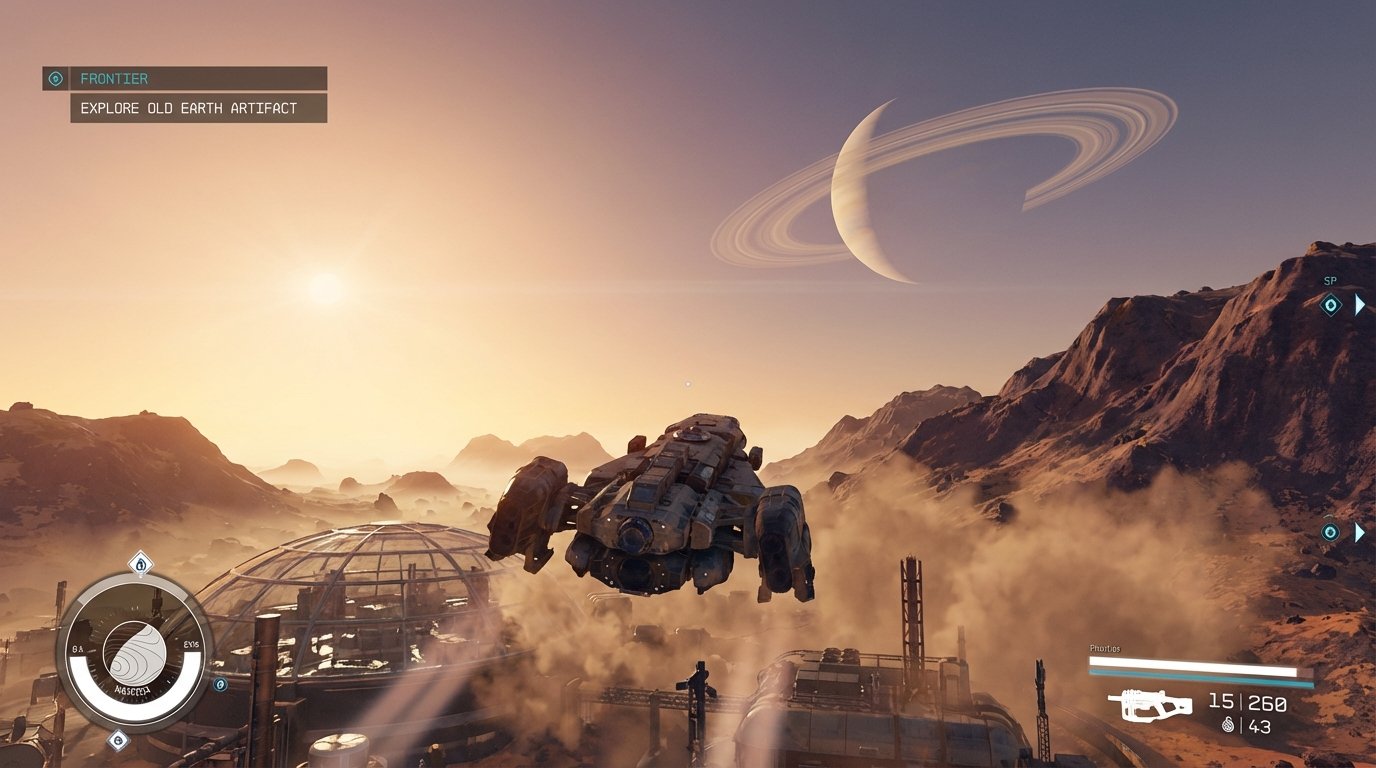Viewport: 1376px width, 768px height.
Task: Click the SP skill point diamond icon
Action: 1331,306
